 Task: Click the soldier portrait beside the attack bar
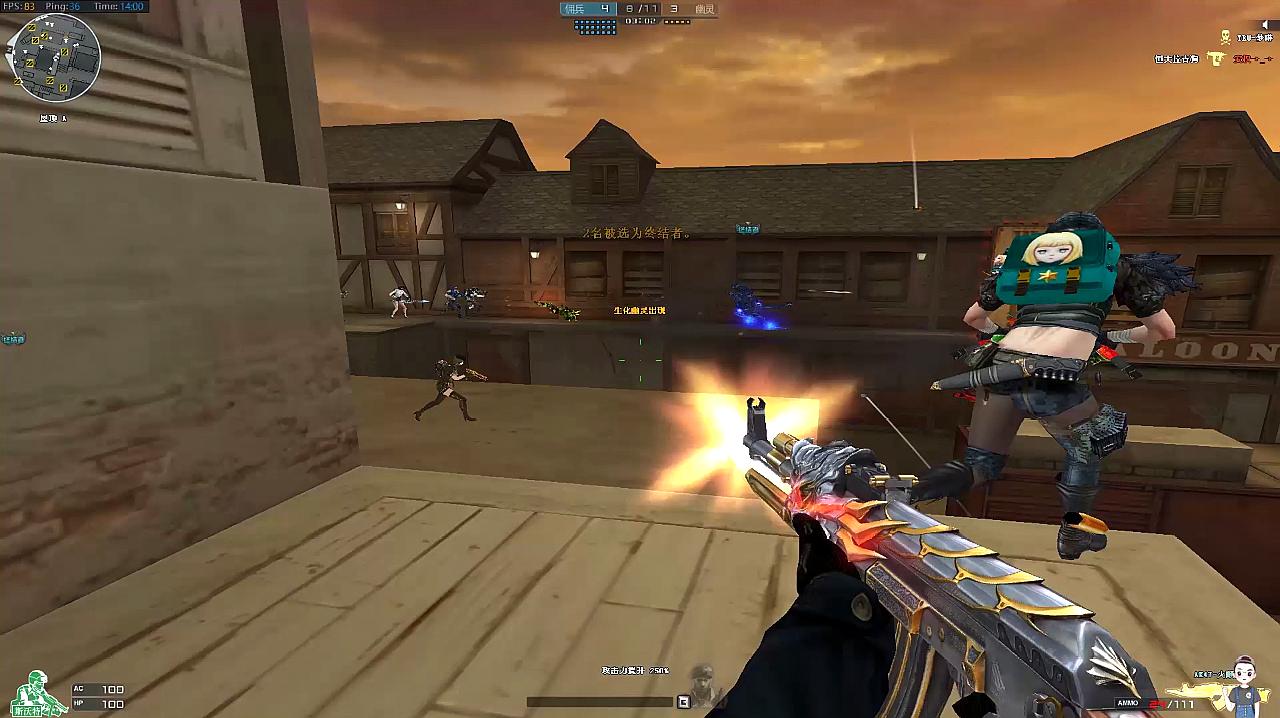704,681
